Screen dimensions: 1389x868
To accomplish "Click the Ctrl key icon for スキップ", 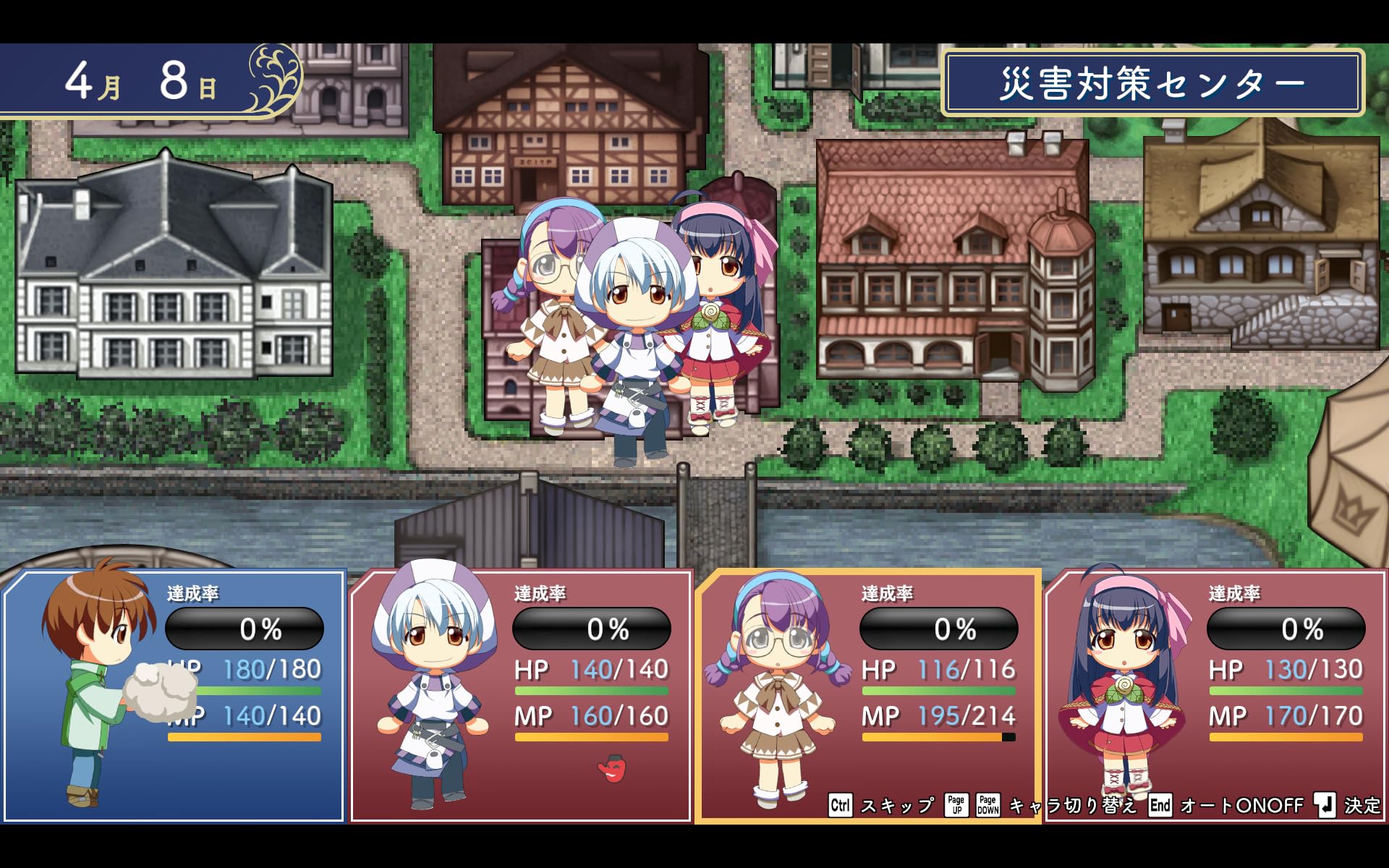I will pyautogui.click(x=841, y=805).
